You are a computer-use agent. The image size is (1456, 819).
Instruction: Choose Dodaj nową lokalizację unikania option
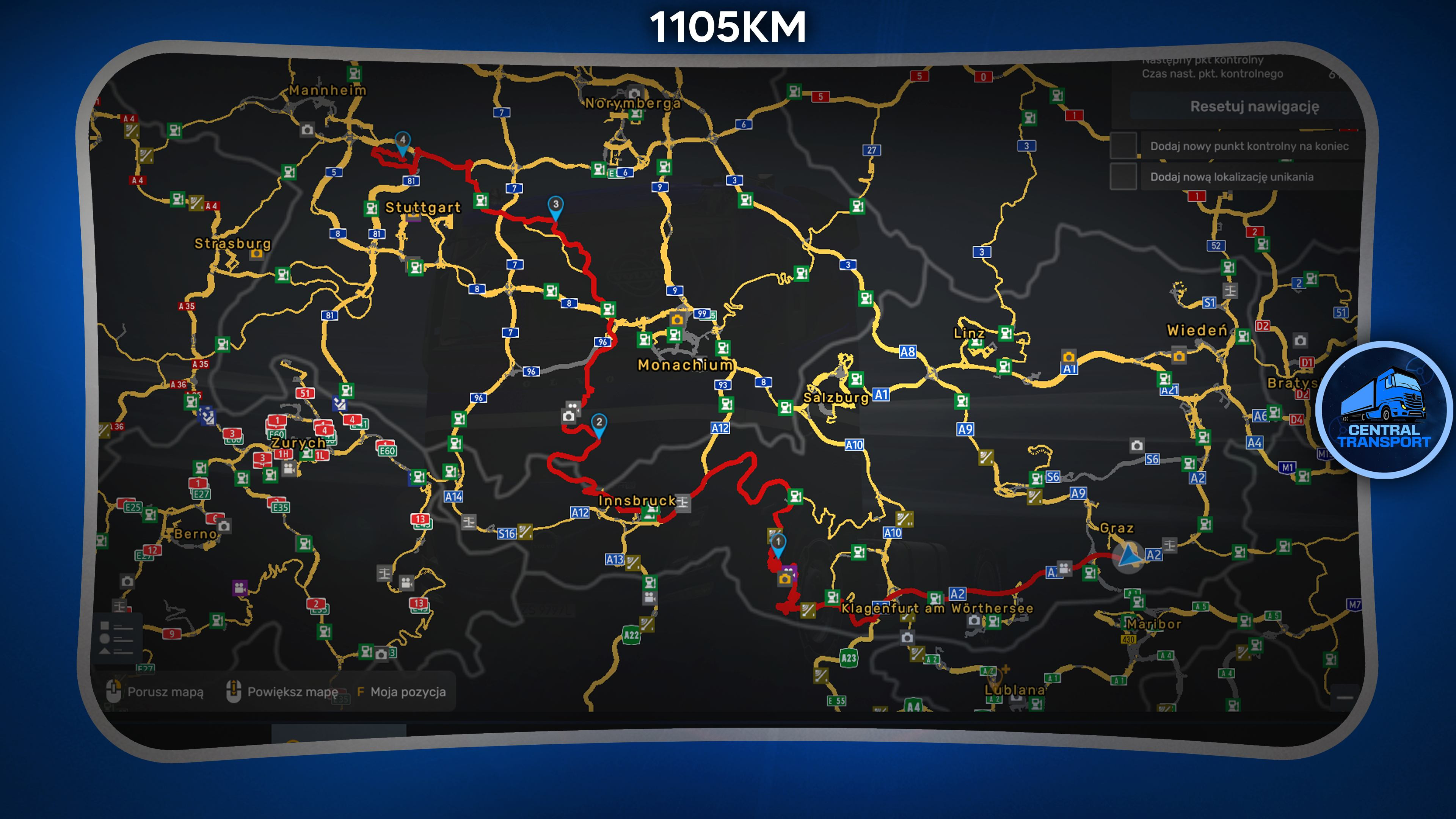pyautogui.click(x=1231, y=177)
